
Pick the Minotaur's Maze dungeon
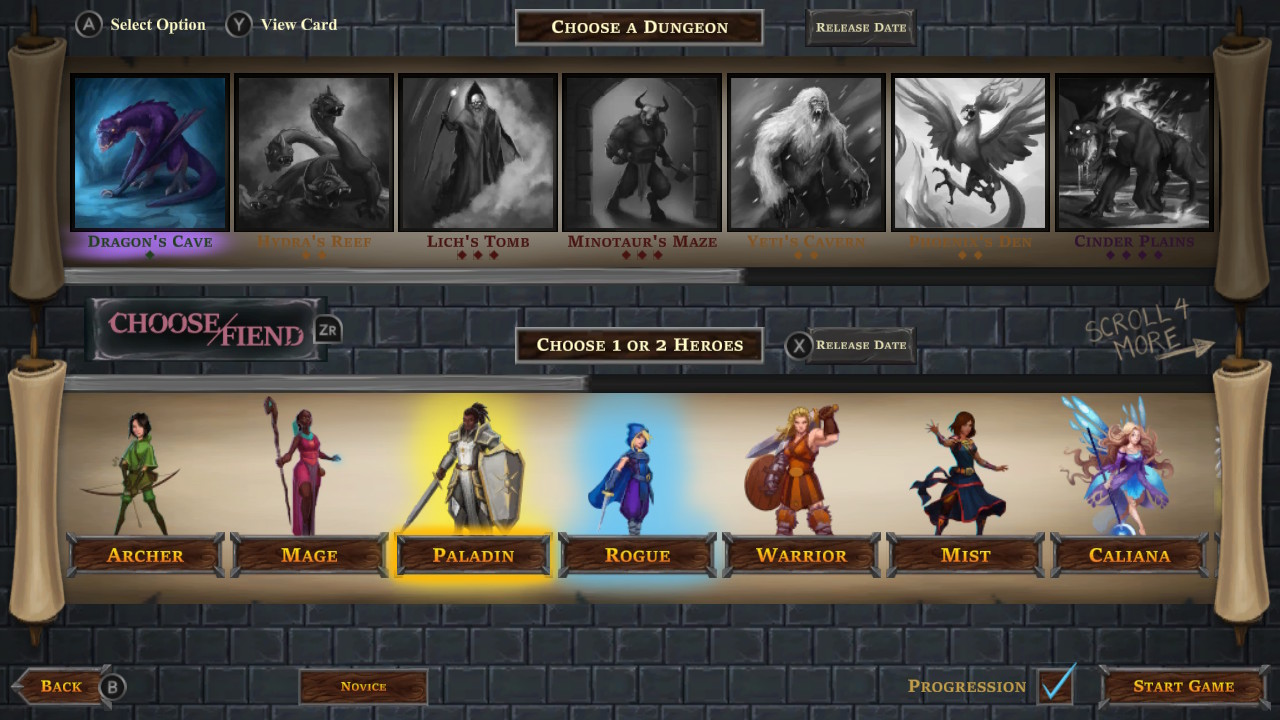click(x=641, y=151)
